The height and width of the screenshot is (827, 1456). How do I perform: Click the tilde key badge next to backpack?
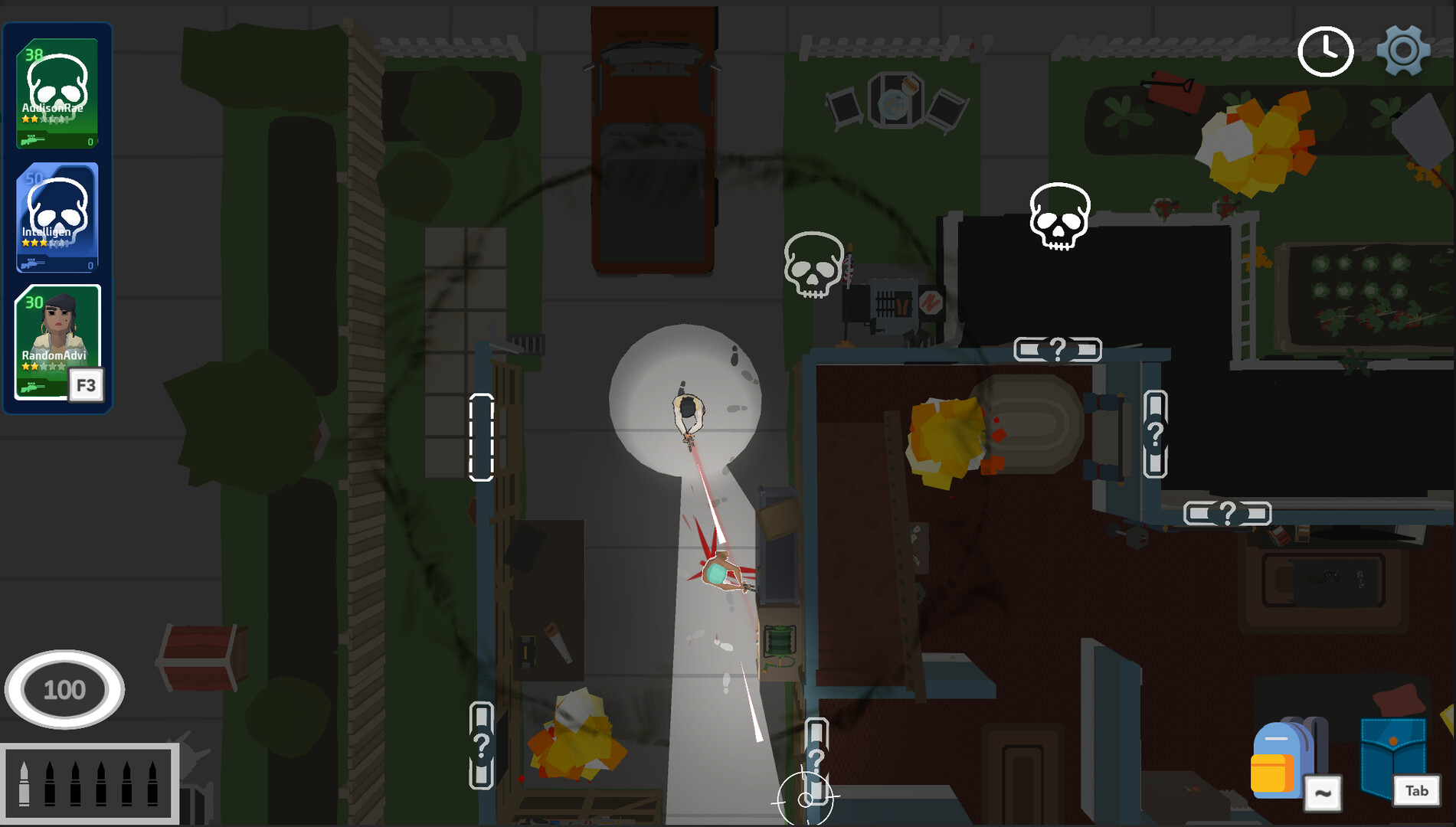tap(1323, 793)
